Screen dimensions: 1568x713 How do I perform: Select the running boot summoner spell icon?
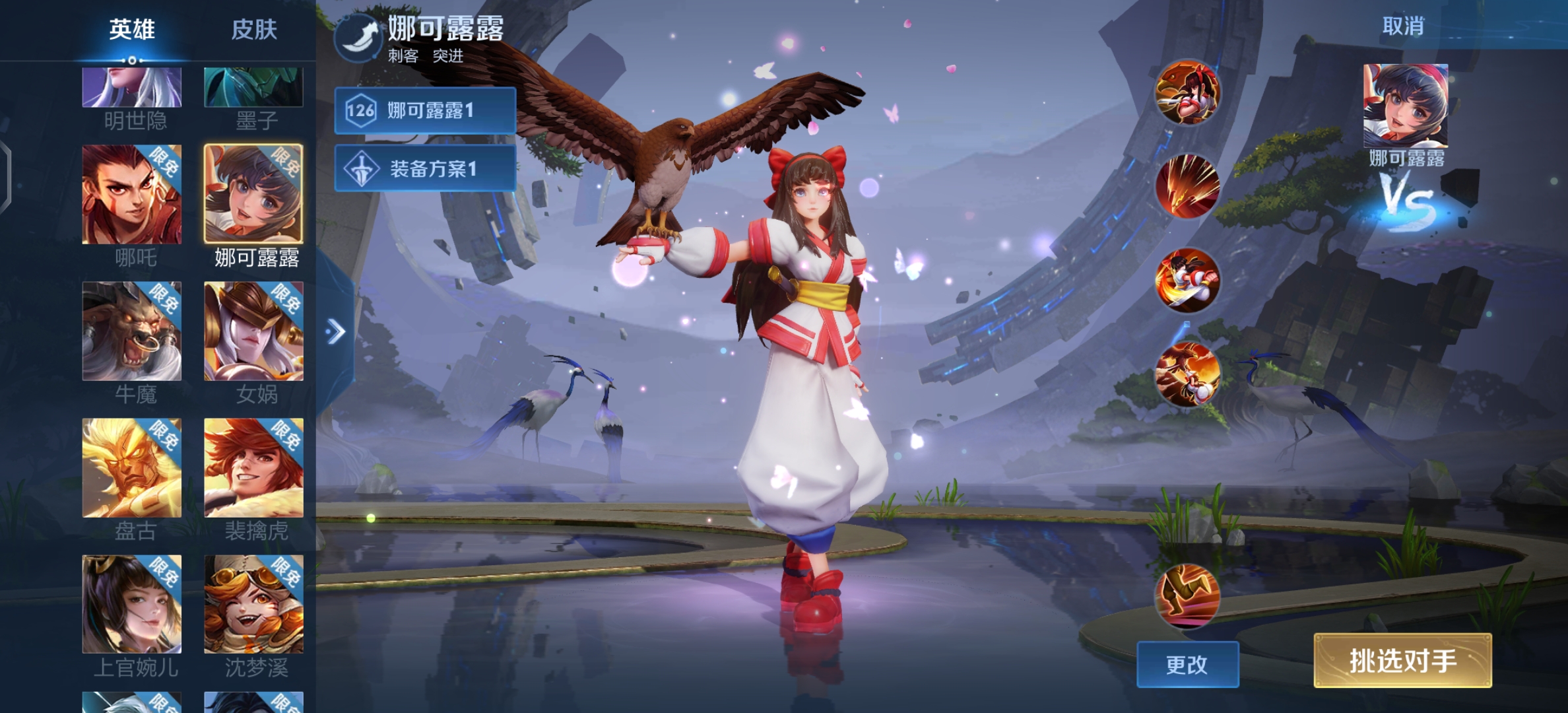click(1187, 595)
